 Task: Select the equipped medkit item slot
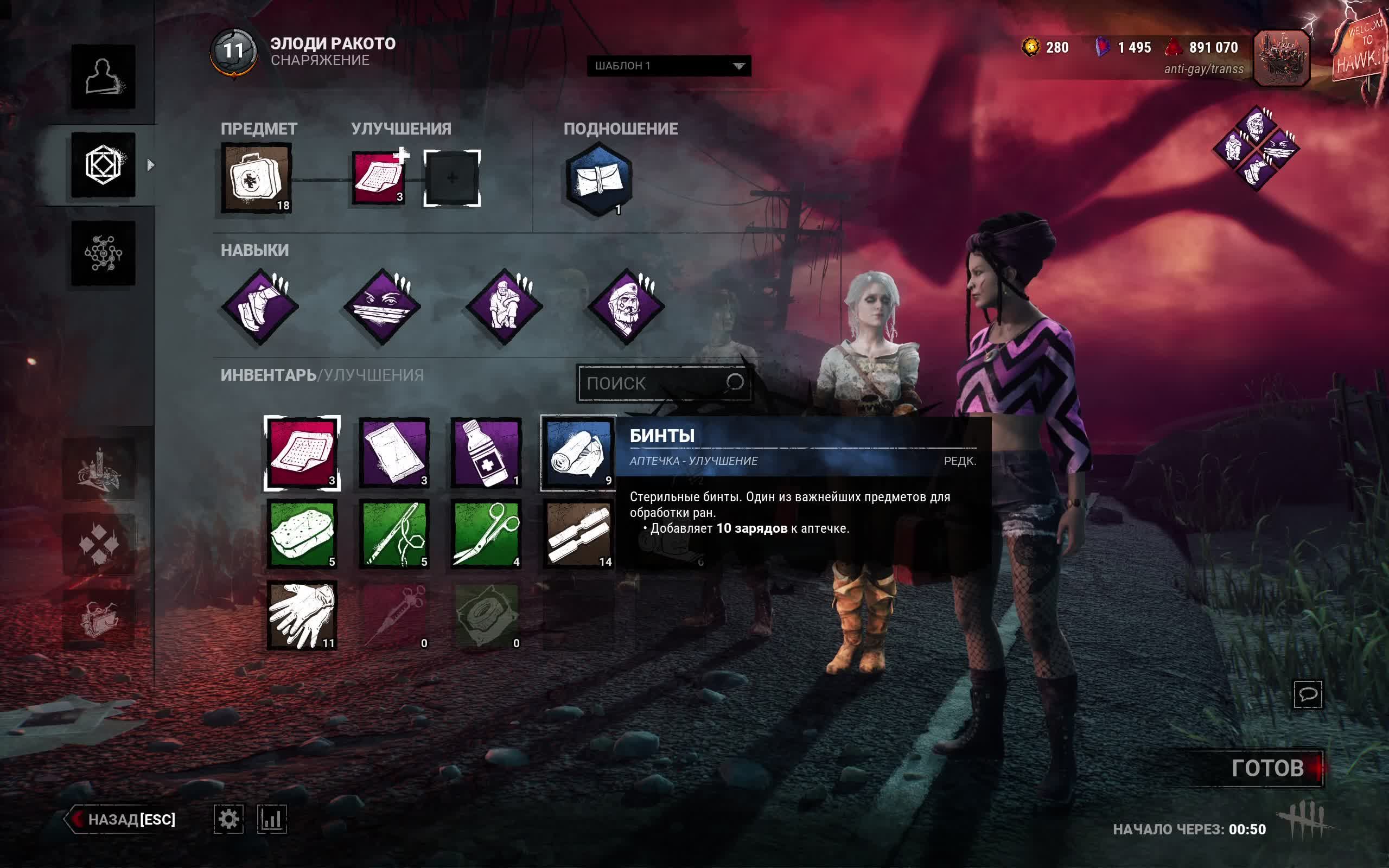(256, 178)
